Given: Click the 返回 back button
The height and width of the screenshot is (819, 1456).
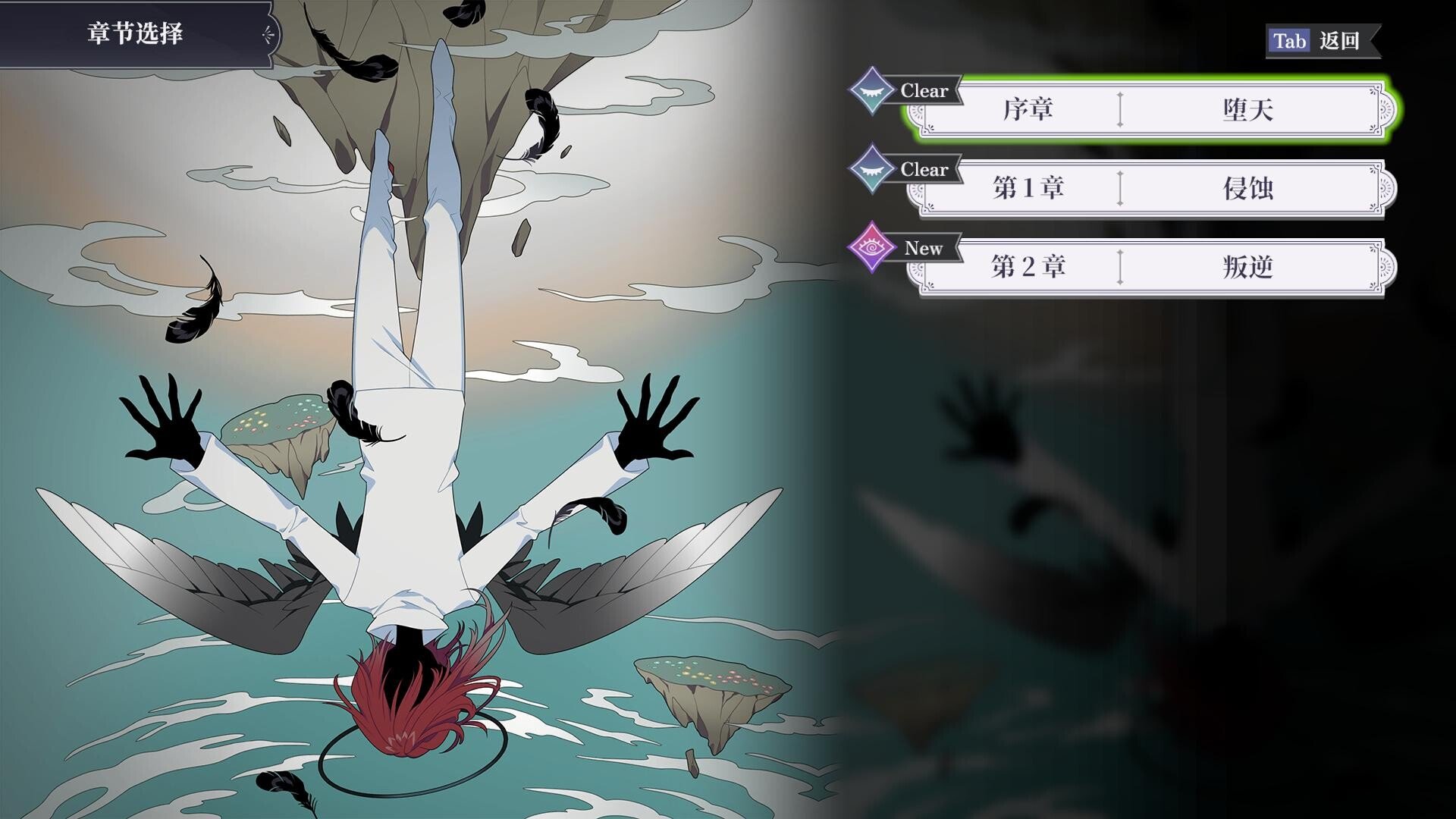Looking at the screenshot, I should [x=1322, y=41].
